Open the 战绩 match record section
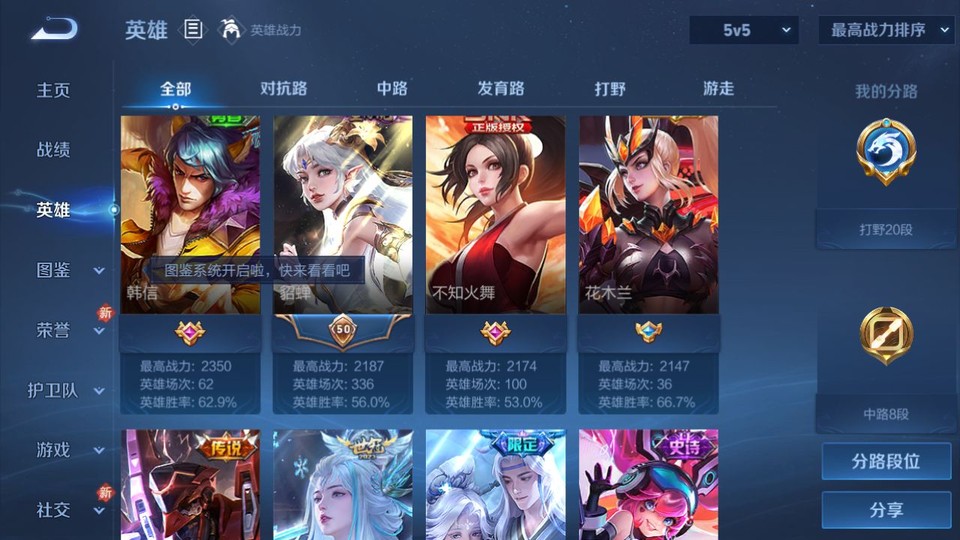The width and height of the screenshot is (960, 540). coord(54,150)
